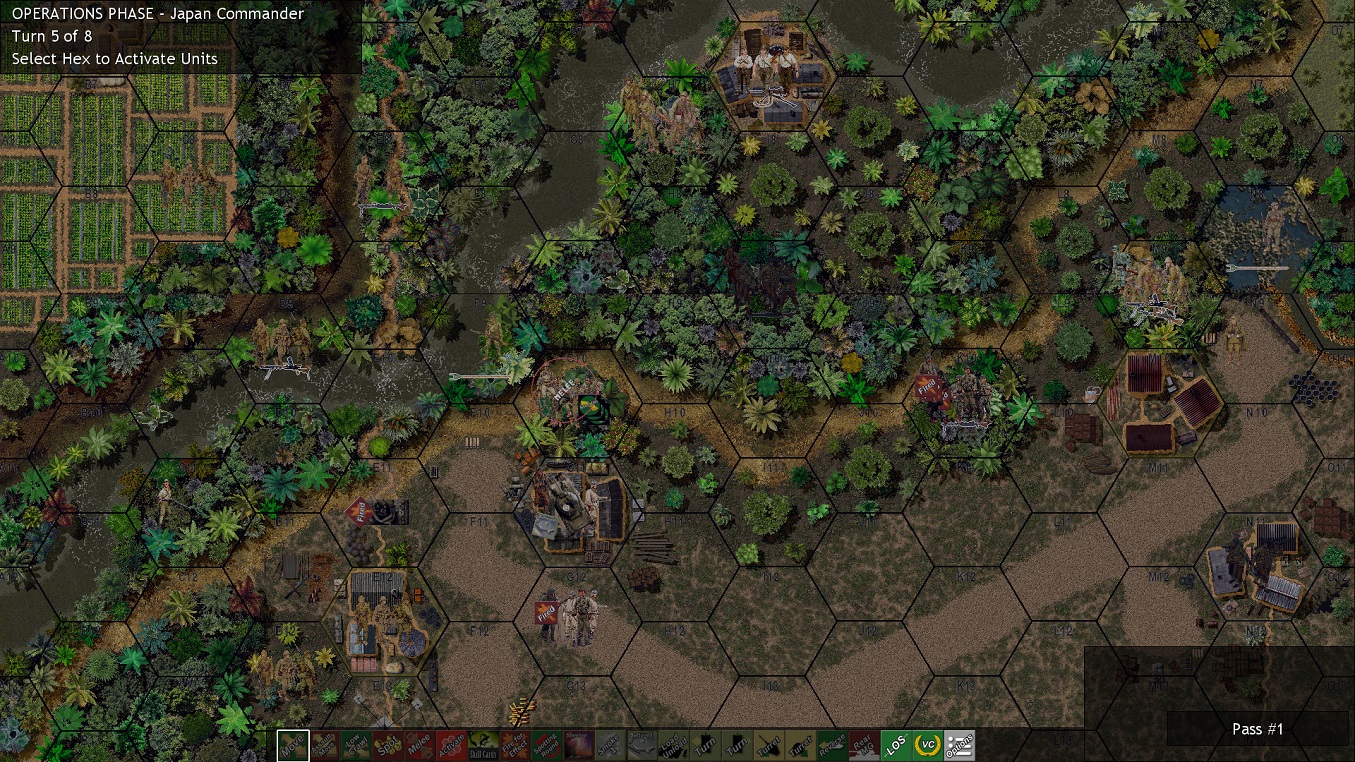This screenshot has width=1355, height=762.
Task: Click the Pass #1 button
Action: click(x=1257, y=729)
